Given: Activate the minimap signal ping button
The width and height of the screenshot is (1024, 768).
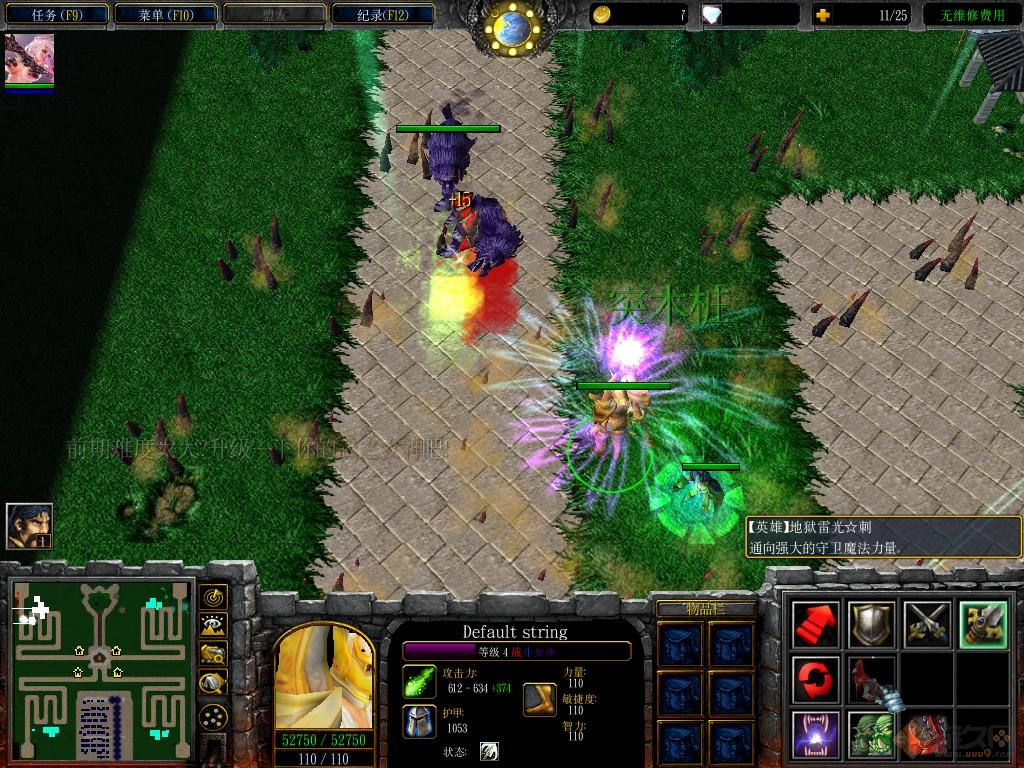Looking at the screenshot, I should pyautogui.click(x=212, y=598).
